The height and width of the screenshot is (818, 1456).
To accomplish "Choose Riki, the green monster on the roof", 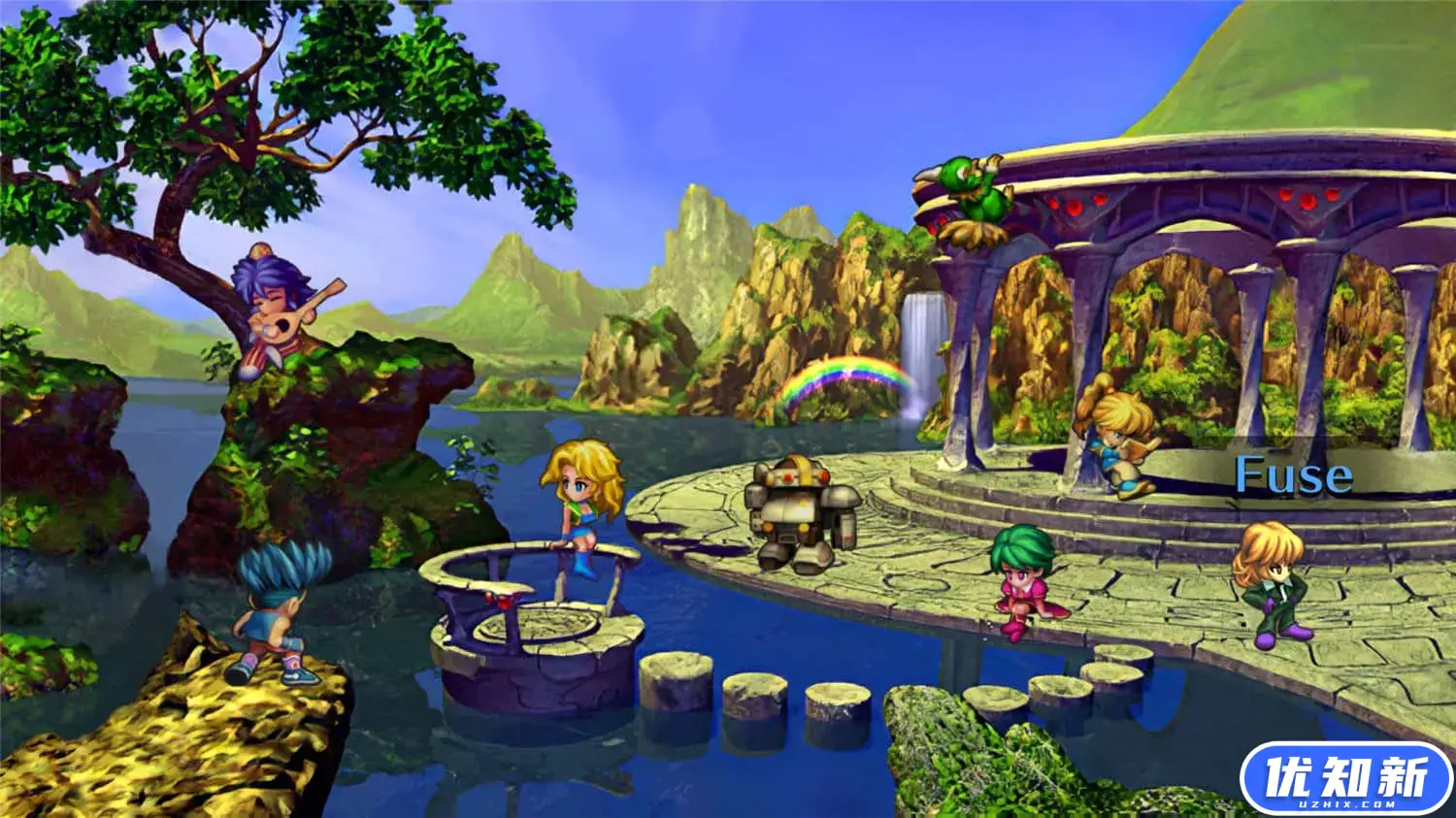I will 968,200.
